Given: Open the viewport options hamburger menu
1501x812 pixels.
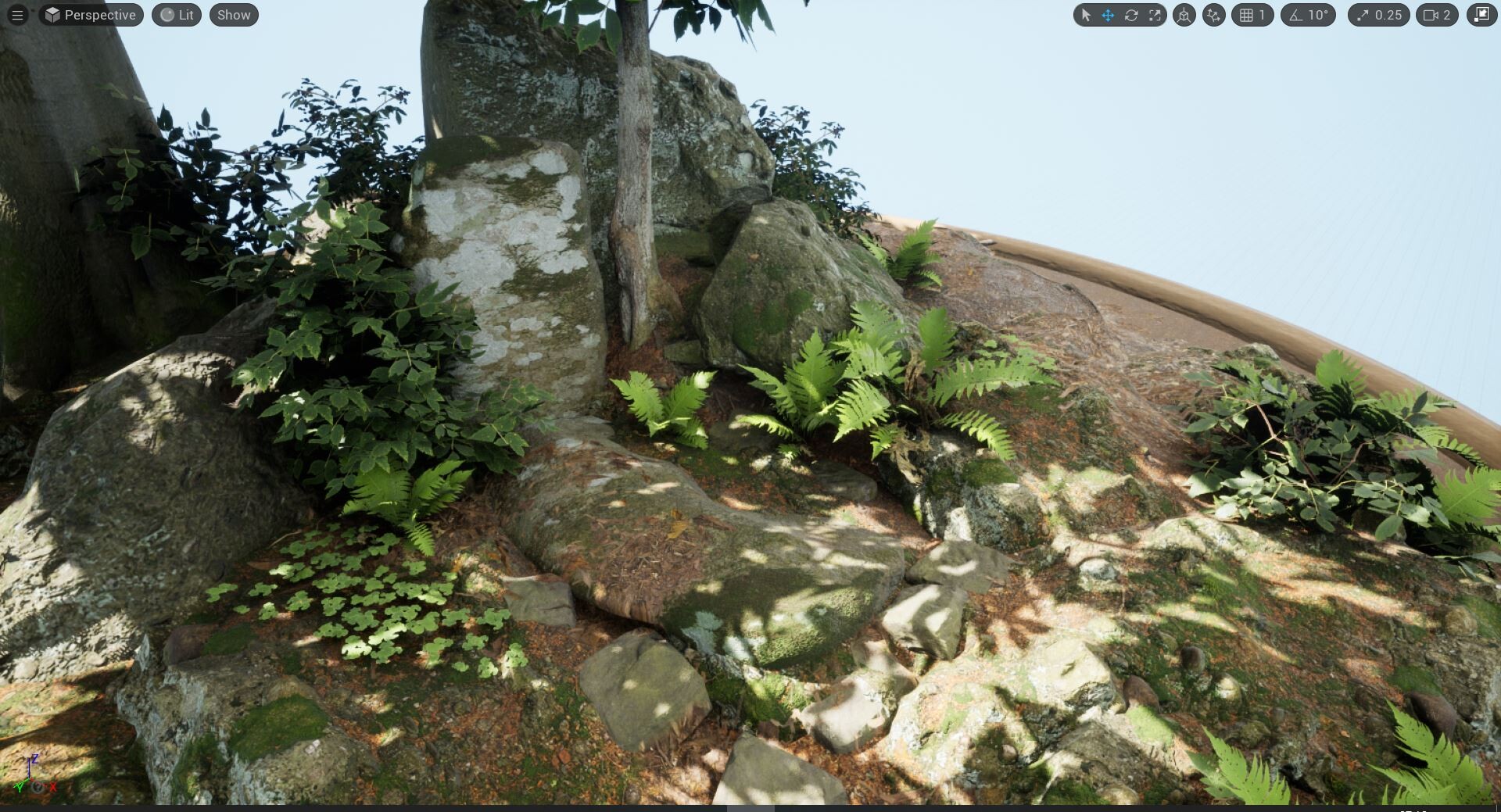Looking at the screenshot, I should coord(17,15).
